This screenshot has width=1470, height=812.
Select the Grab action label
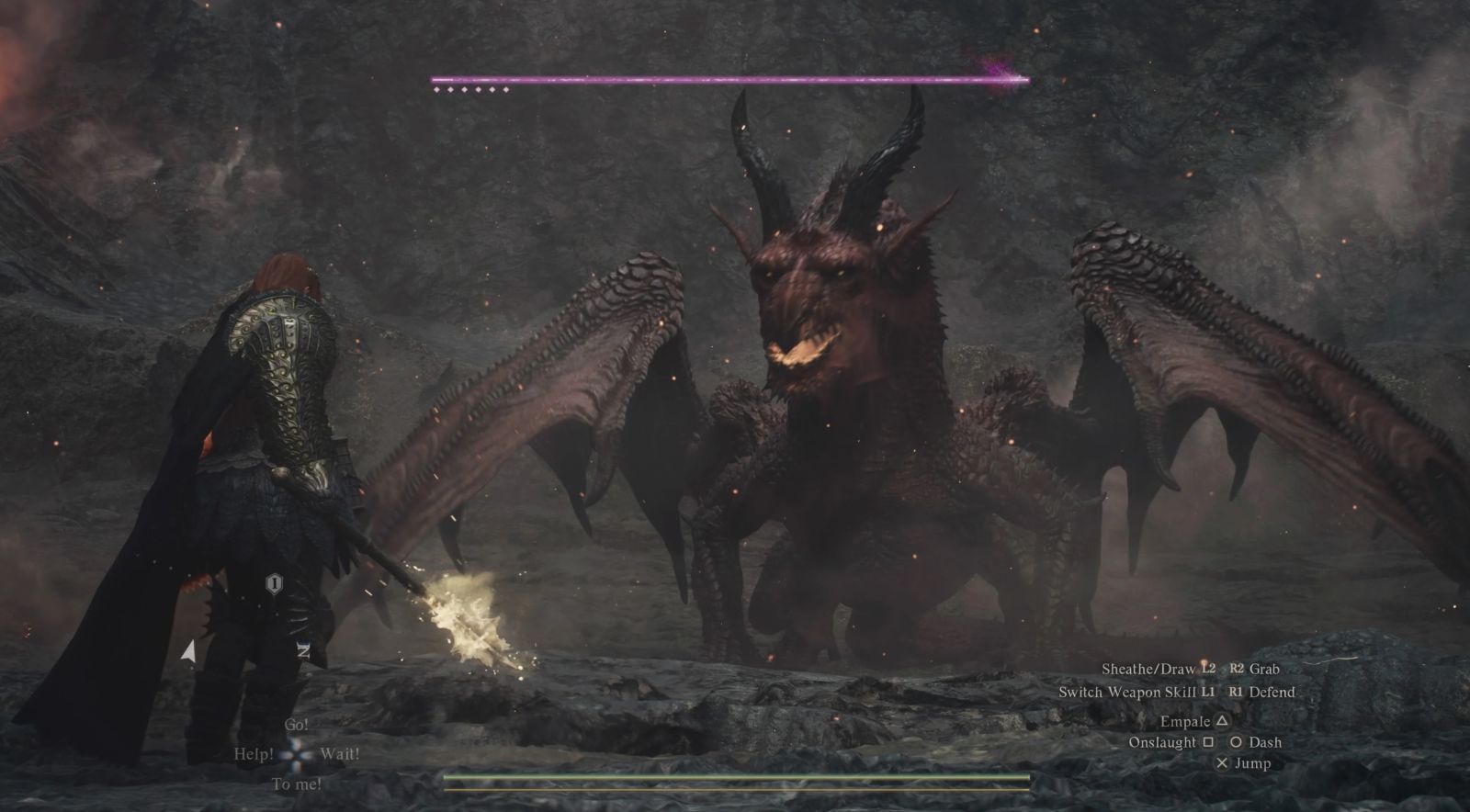pyautogui.click(x=1264, y=670)
